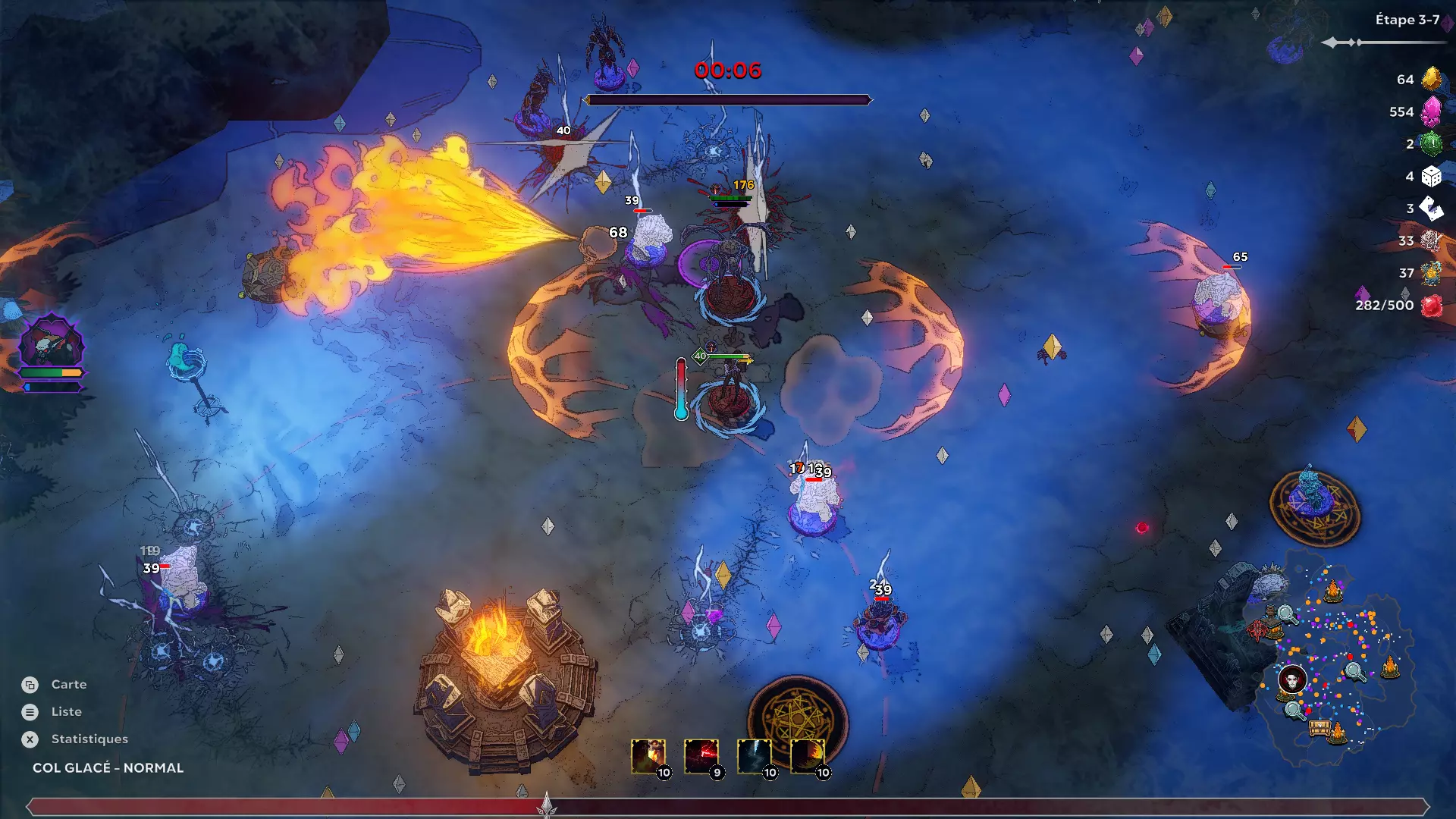Trigger the blue ice lightning ability
Screen dimensions: 1456x819
[755, 756]
